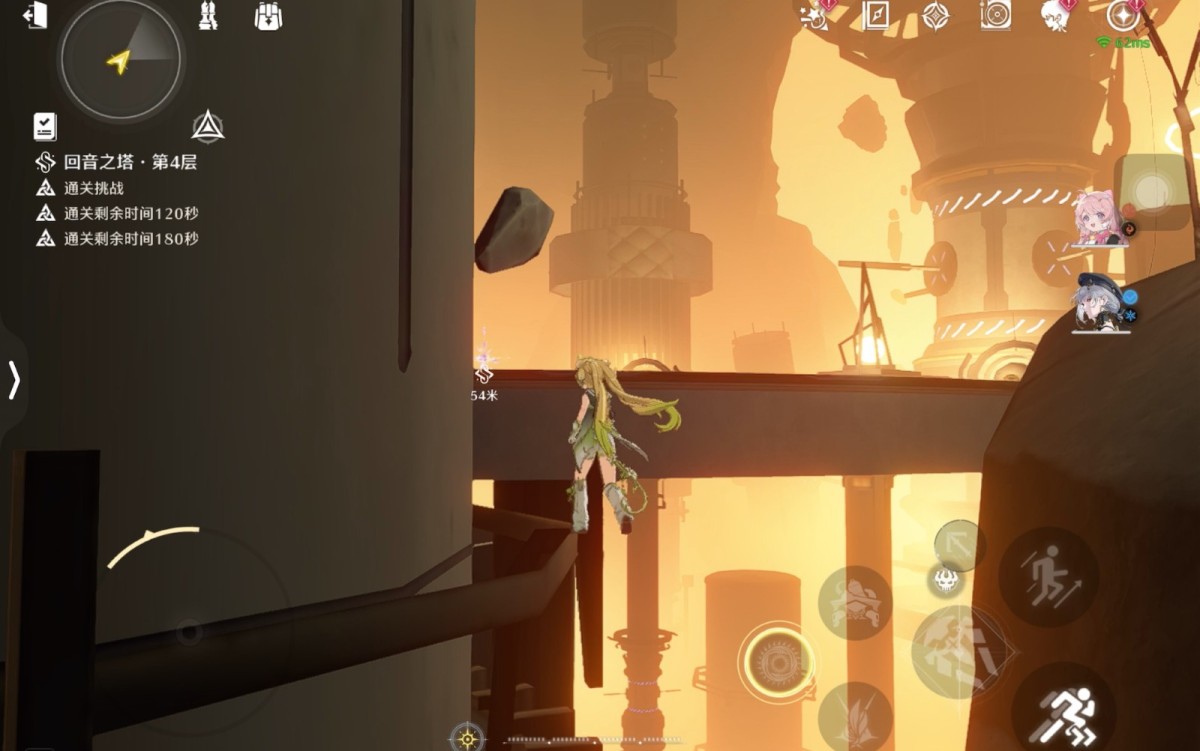Open the chess-piece team icon

pyautogui.click(x=208, y=16)
